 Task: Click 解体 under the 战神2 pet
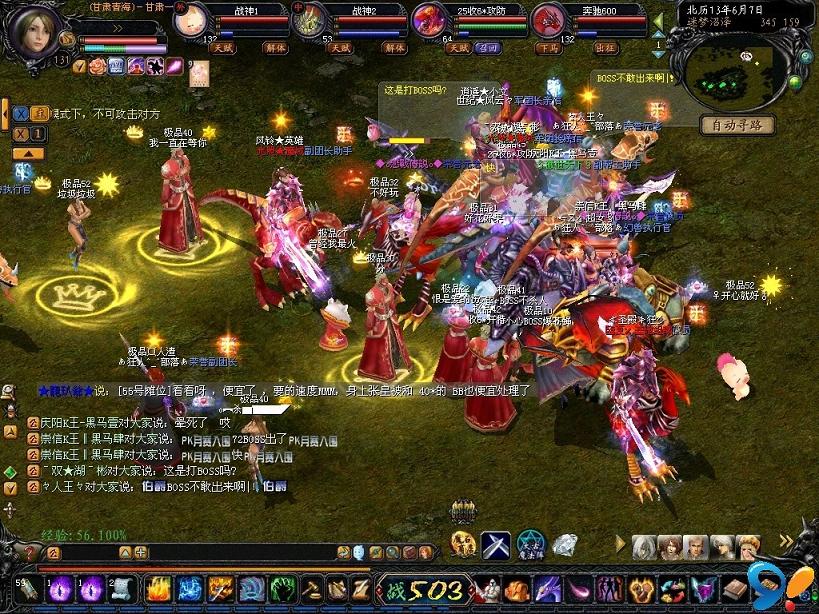[394, 47]
